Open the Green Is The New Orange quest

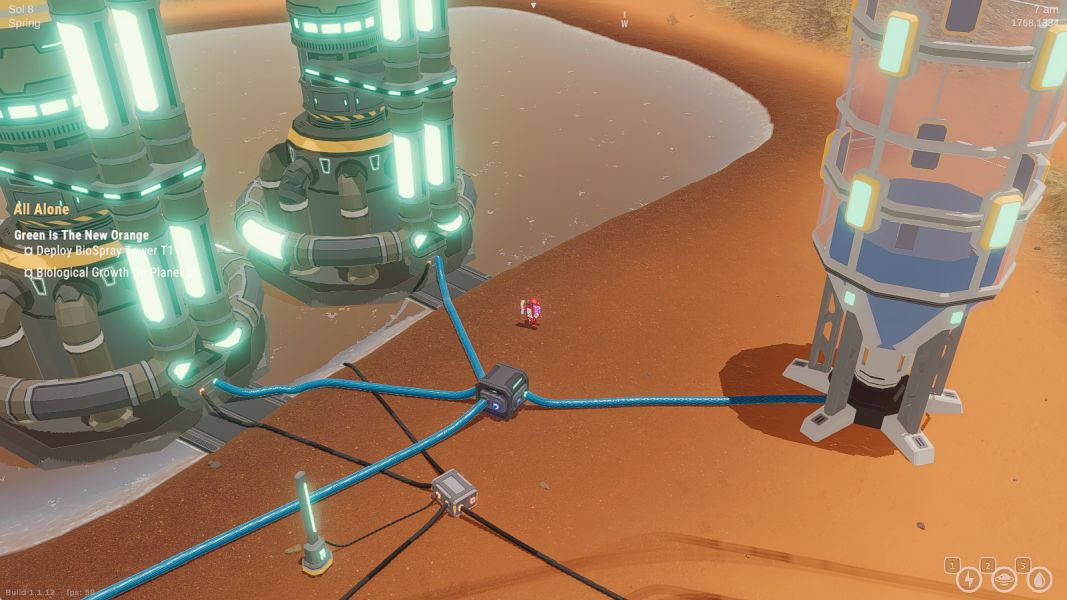[x=81, y=236]
